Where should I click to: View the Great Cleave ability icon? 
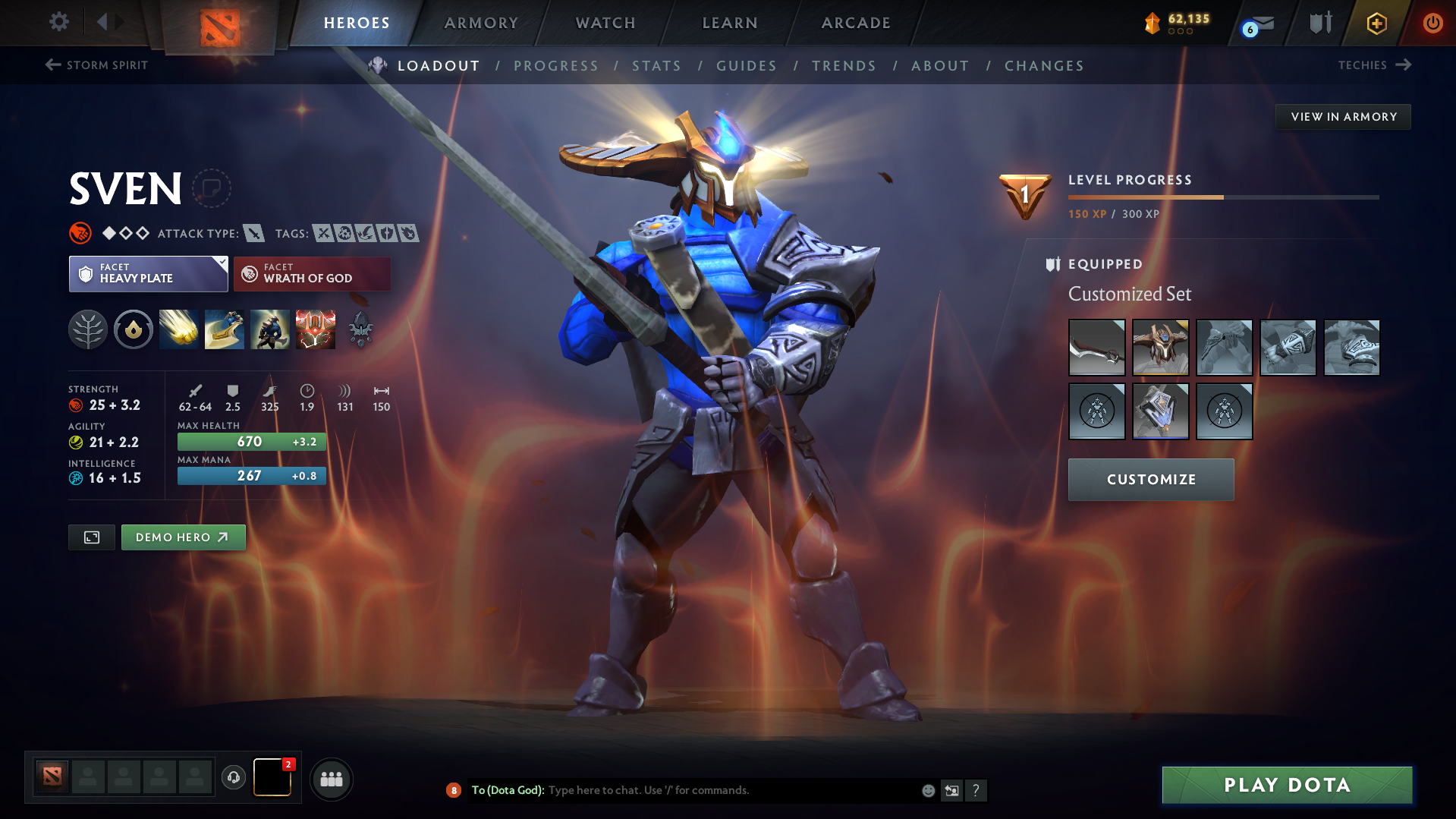[x=225, y=329]
